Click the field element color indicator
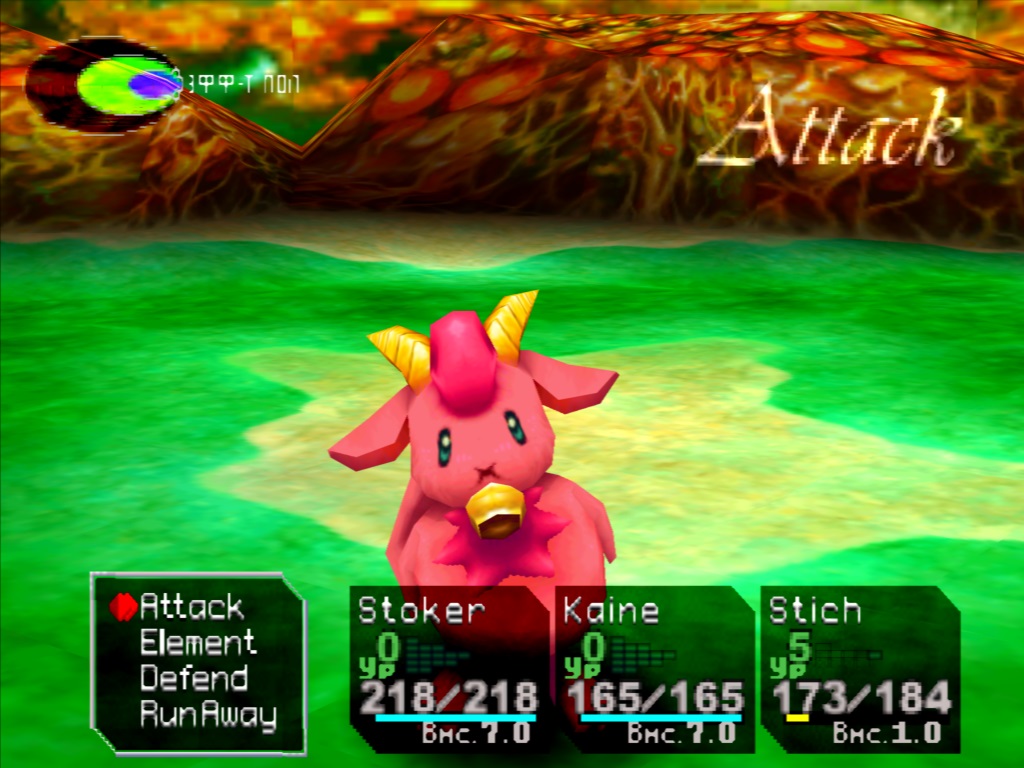 (103, 86)
